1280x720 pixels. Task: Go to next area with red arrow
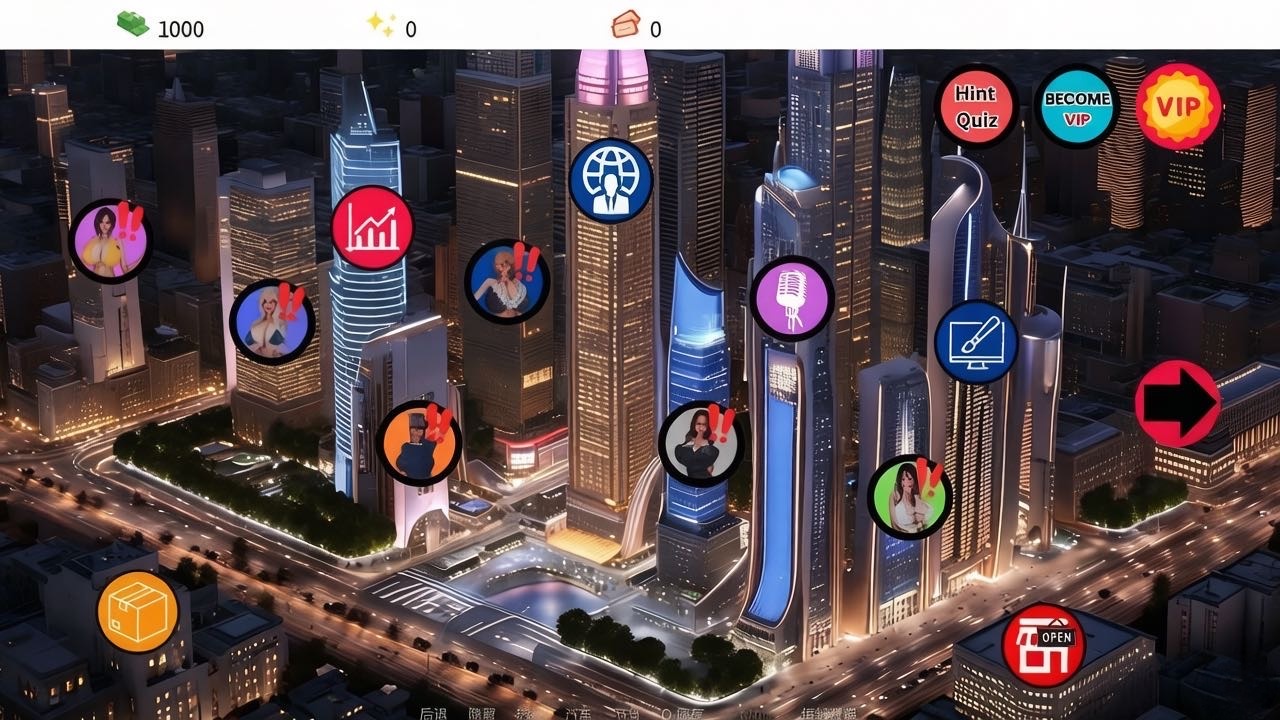(1177, 403)
